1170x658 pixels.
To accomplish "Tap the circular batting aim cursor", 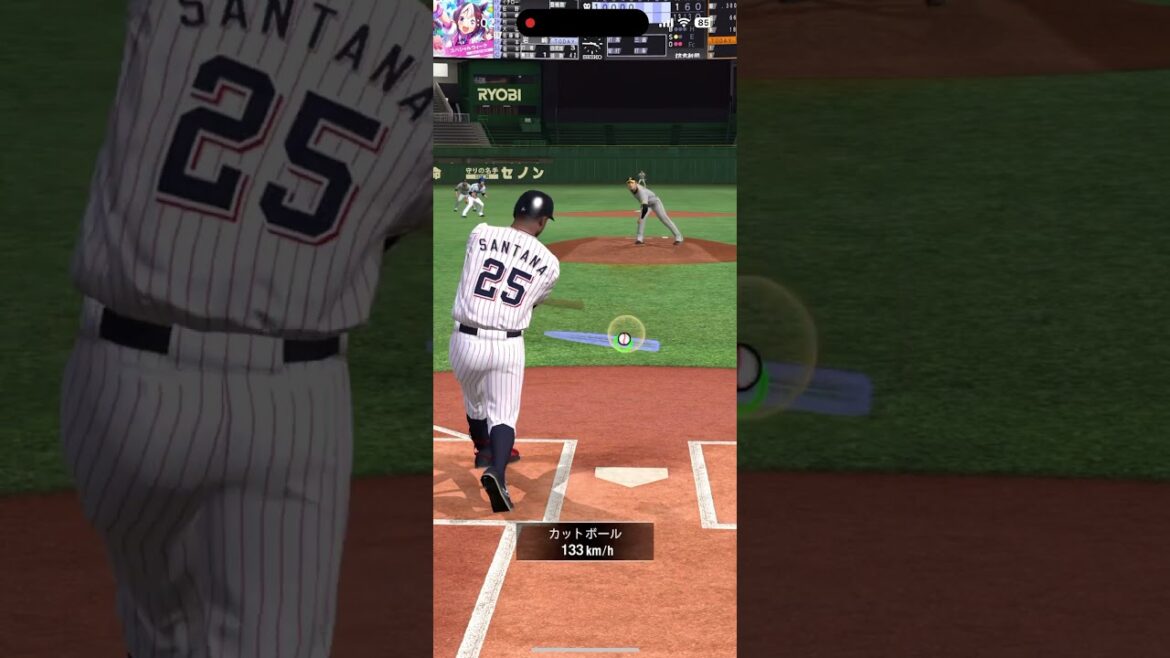I will point(625,336).
